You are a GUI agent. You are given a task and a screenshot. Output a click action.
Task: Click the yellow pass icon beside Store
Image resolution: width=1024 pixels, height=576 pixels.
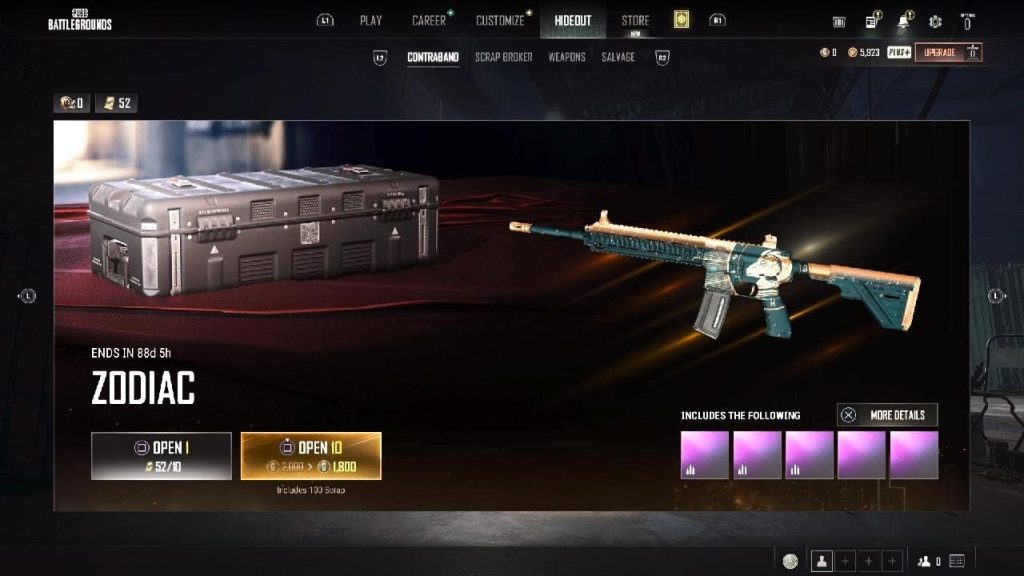(x=682, y=20)
